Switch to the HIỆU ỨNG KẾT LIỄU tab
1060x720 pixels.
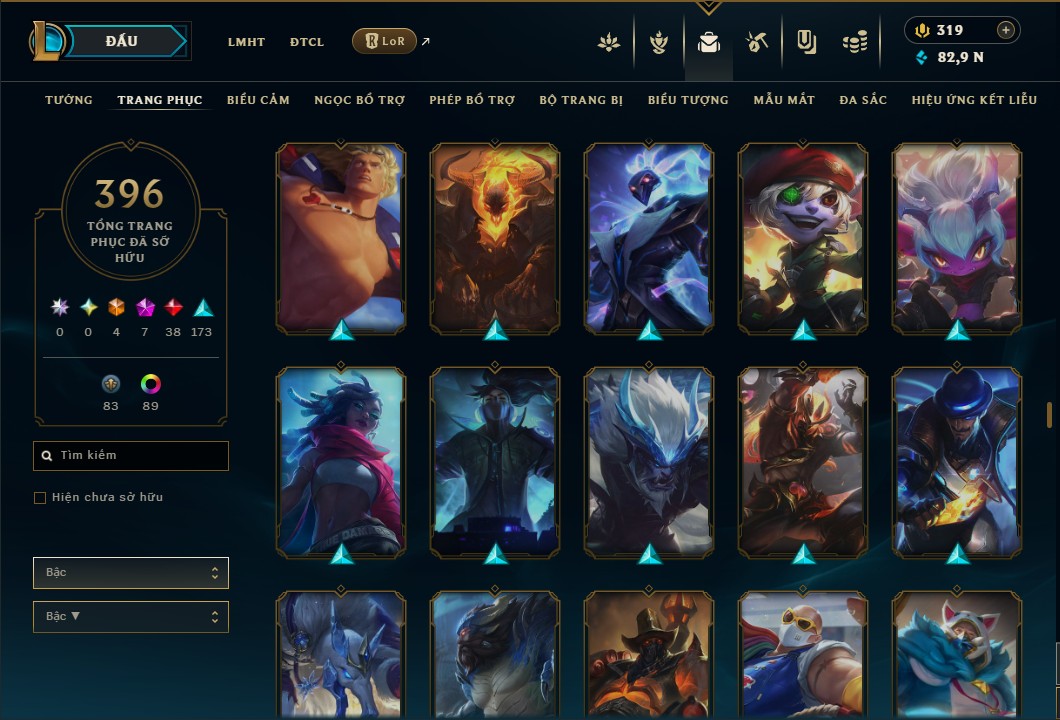click(975, 100)
